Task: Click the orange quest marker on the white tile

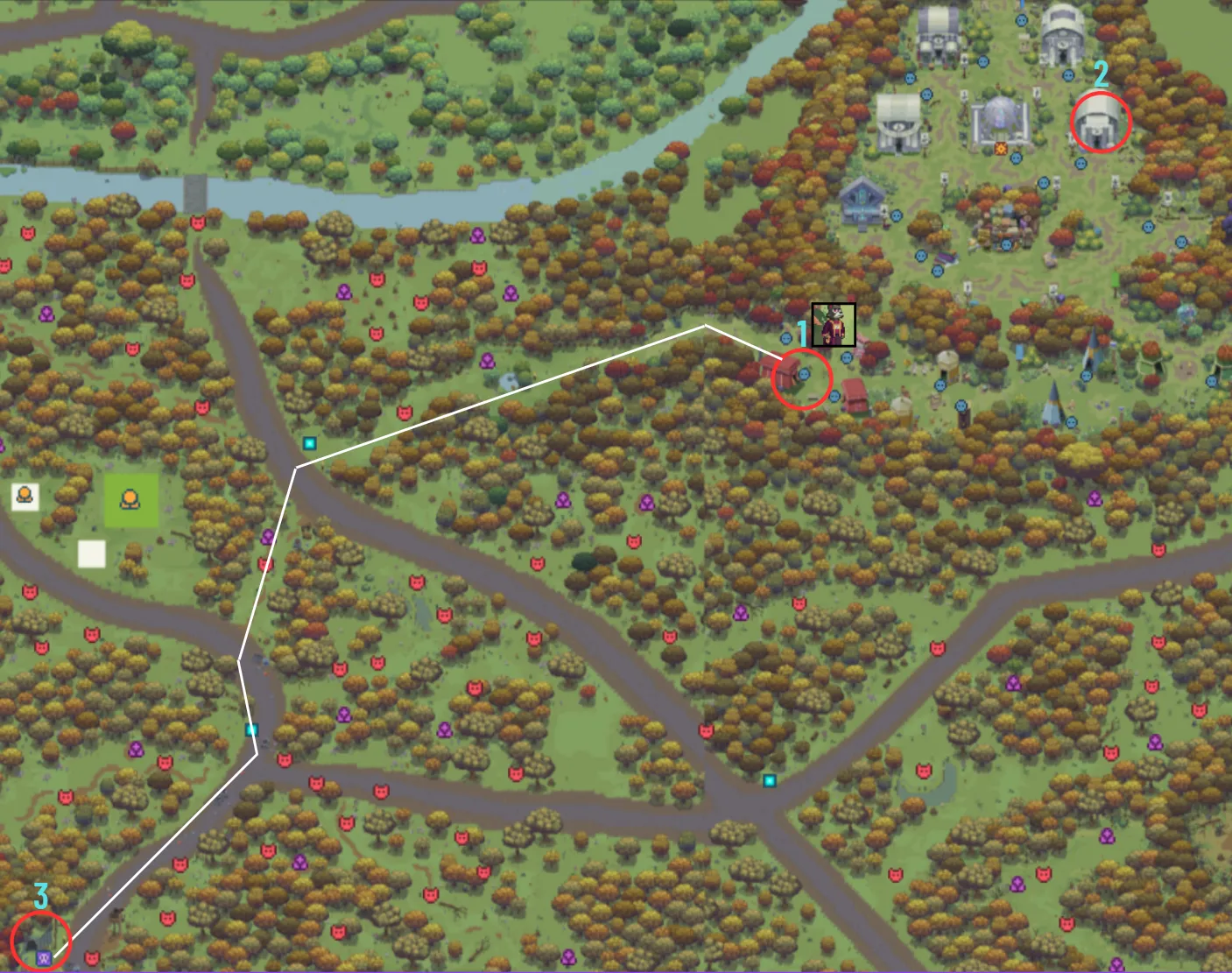Action: [x=25, y=493]
